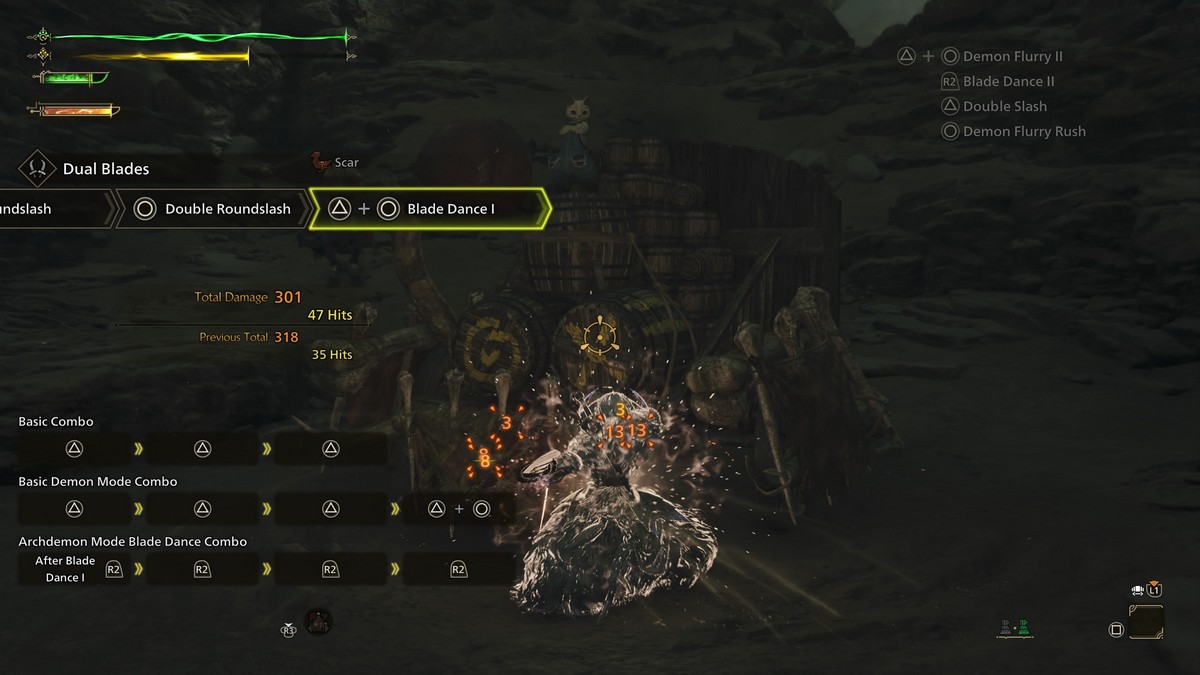Select the Basic Demon Mode Combo heading
This screenshot has width=1200, height=675.
[x=98, y=482]
